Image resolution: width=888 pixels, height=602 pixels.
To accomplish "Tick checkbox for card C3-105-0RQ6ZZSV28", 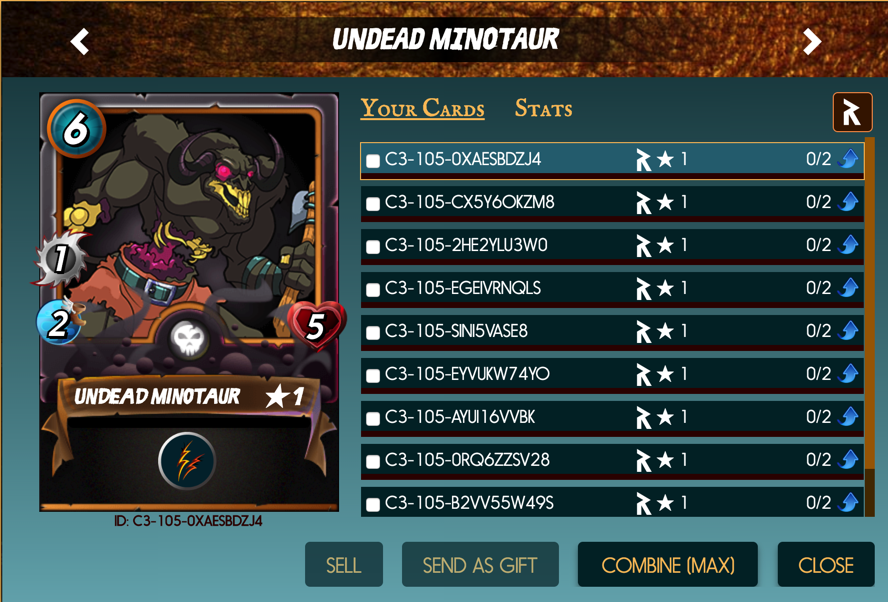I will tap(373, 462).
